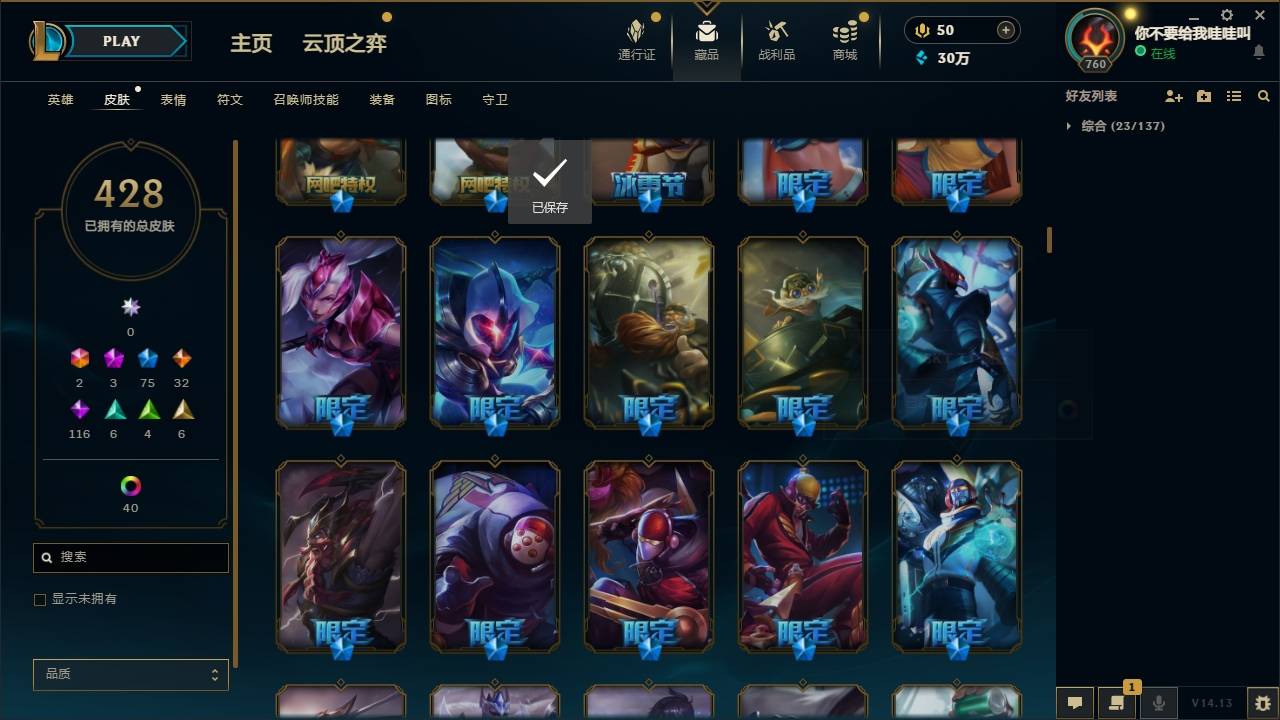Screen dimensions: 1280x720
Task: Click the add friend icon above the friend list
Action: point(1174,95)
